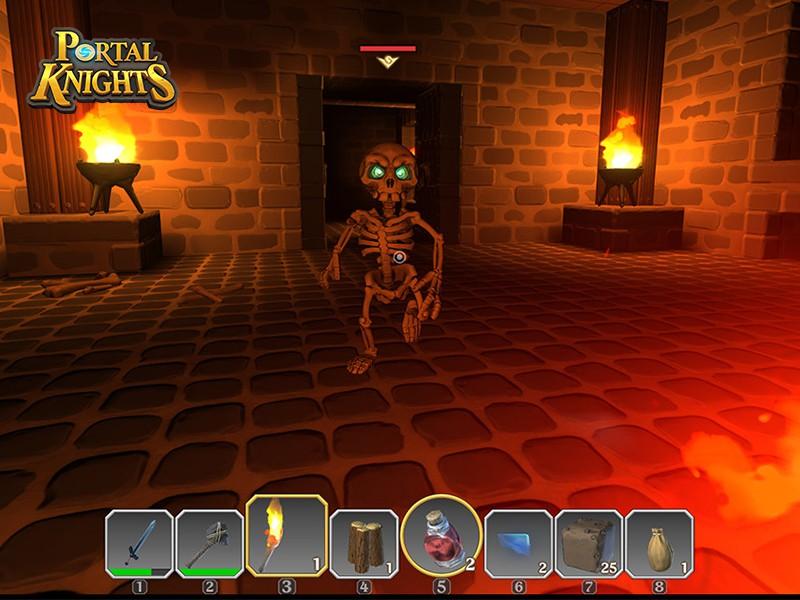Screen dimensions: 800x600
Task: Select the stone block stack
Action: tap(588, 543)
